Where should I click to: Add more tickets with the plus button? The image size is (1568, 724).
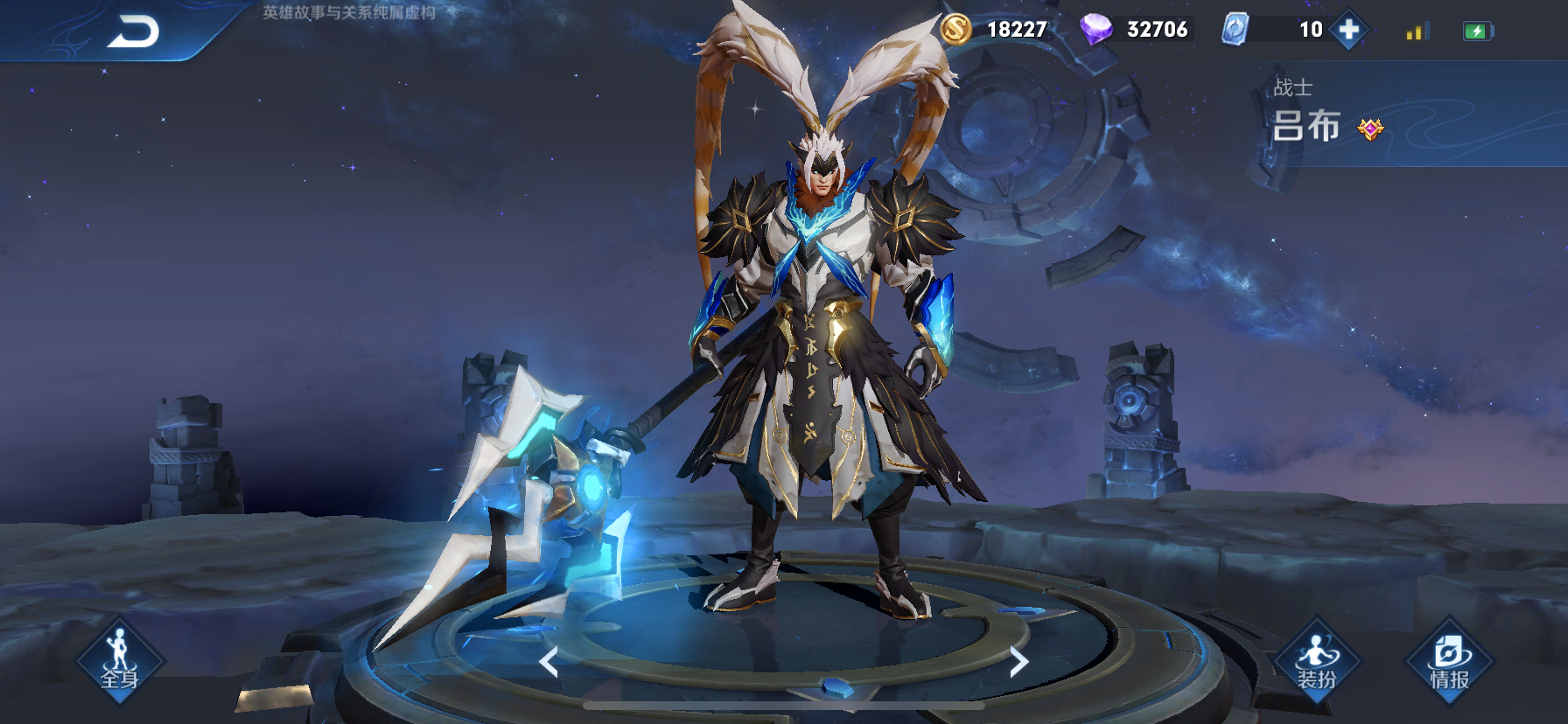coord(1348,30)
